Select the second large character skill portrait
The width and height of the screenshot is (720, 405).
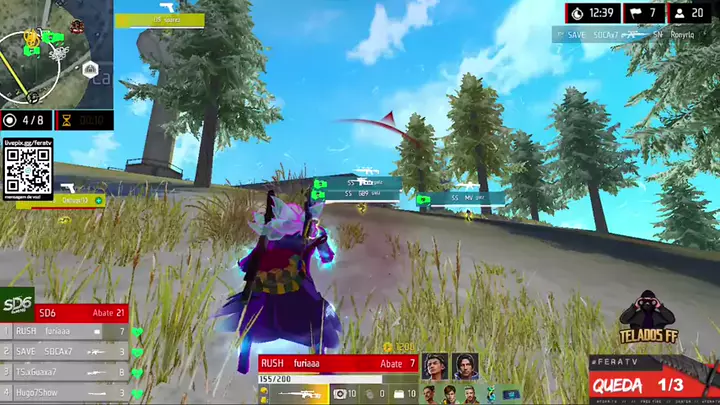coord(465,366)
